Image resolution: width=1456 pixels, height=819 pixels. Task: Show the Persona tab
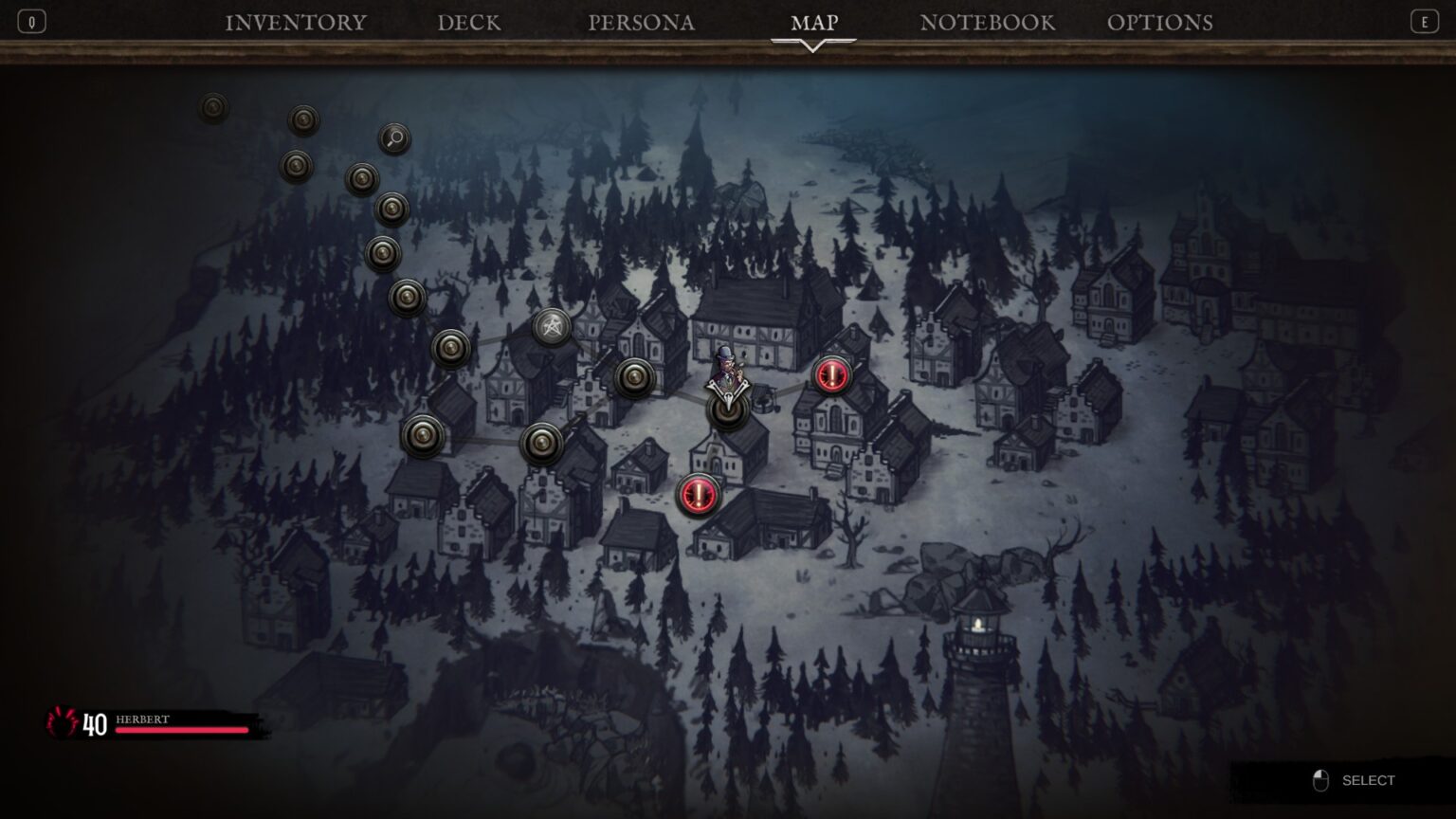pyautogui.click(x=641, y=23)
